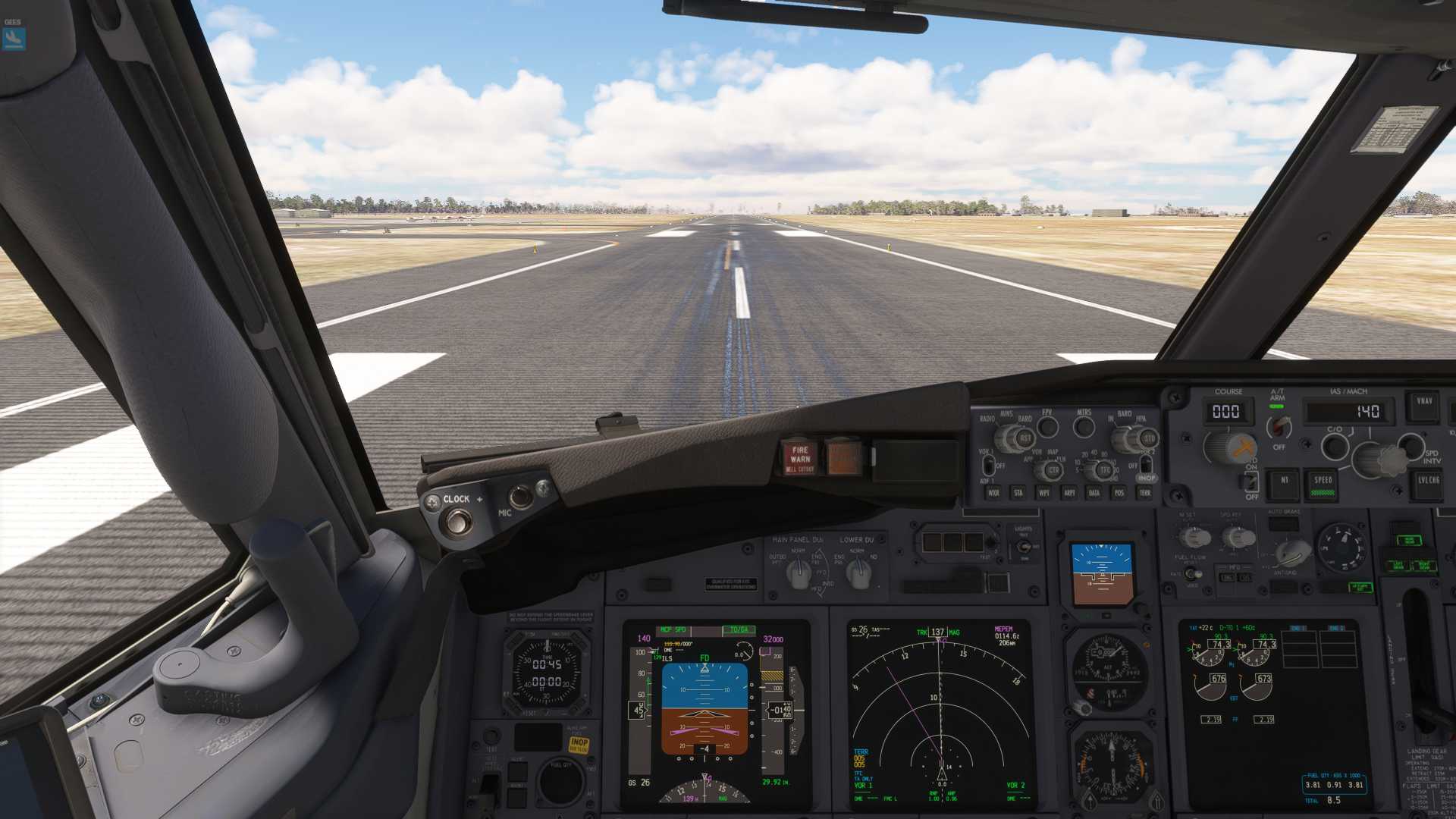1456x819 pixels.
Task: Activate the VNAV mode button
Action: 1424,403
